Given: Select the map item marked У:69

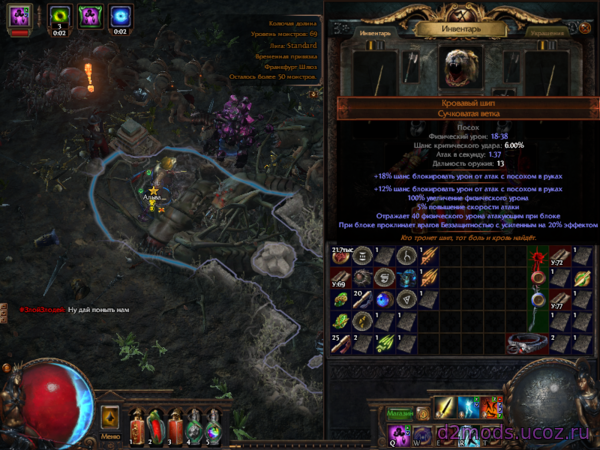Looking at the screenshot, I should point(342,277).
